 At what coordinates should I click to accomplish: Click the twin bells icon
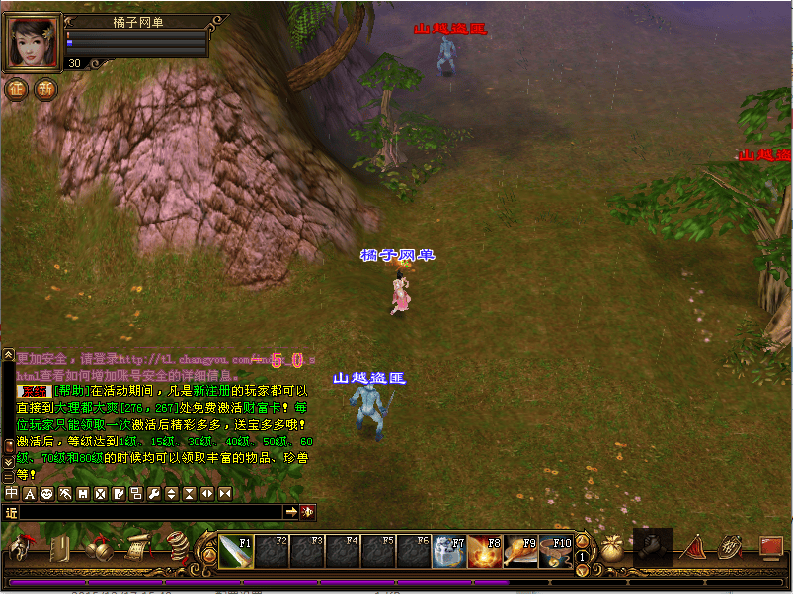pyautogui.click(x=98, y=549)
